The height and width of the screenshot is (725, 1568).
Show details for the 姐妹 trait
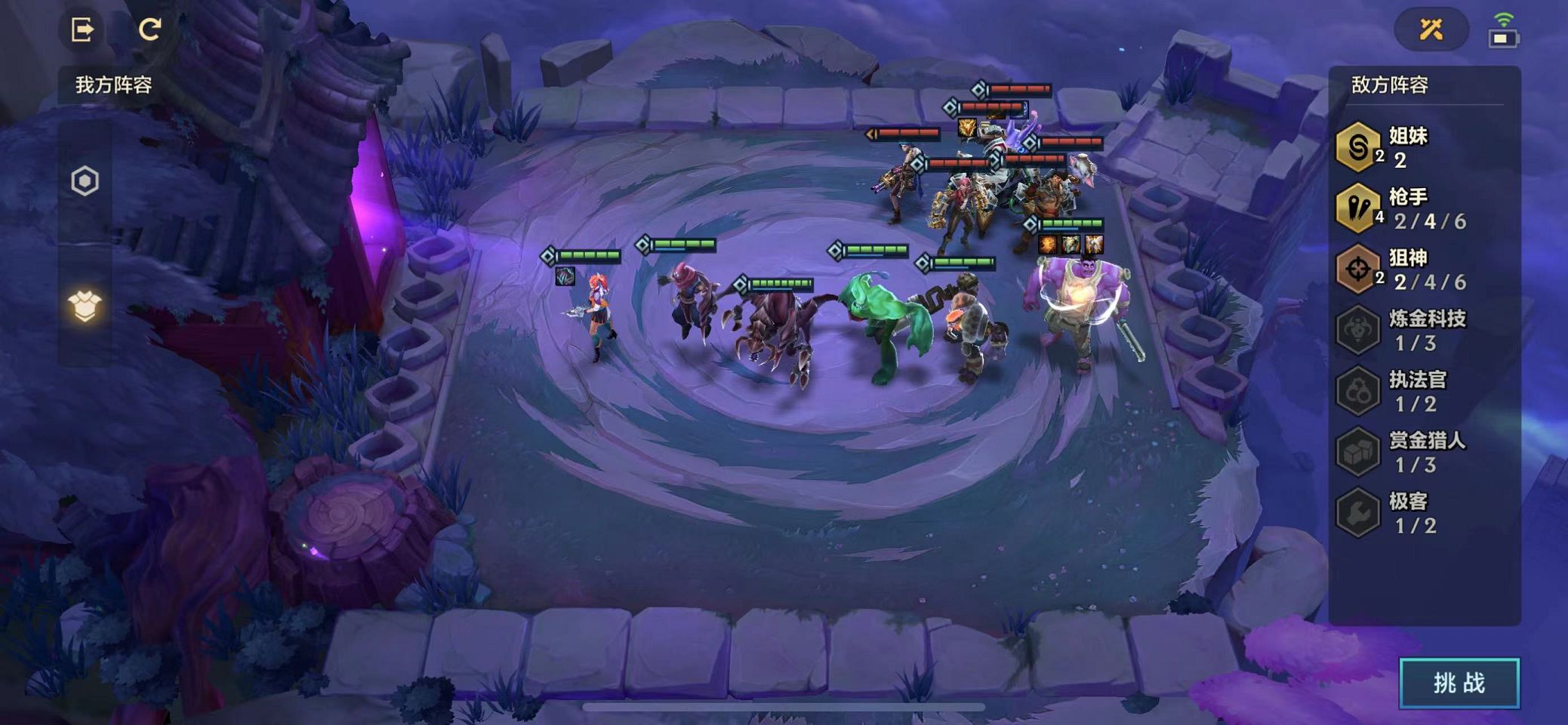coord(1404,147)
